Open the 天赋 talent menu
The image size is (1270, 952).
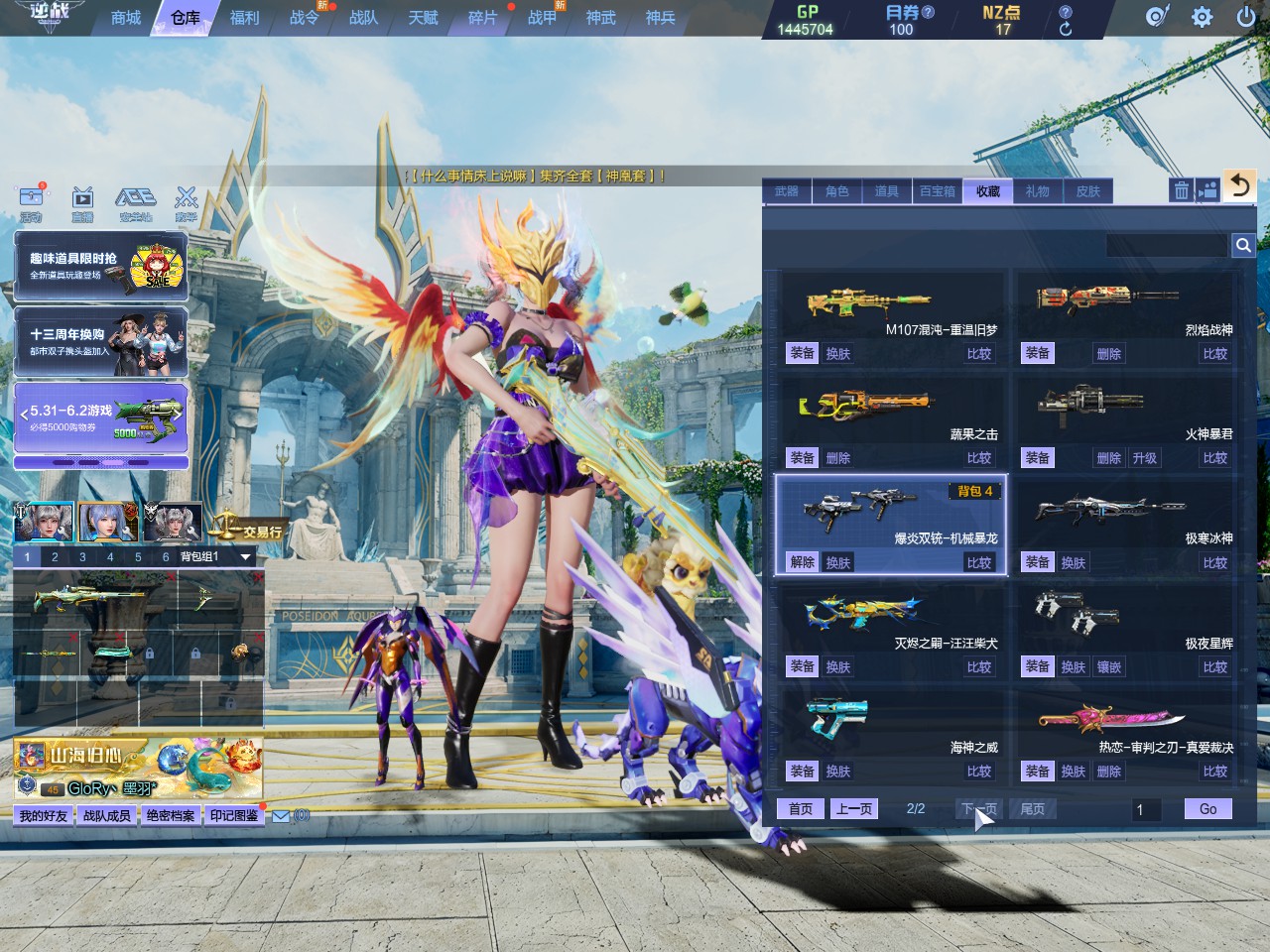coord(423,18)
